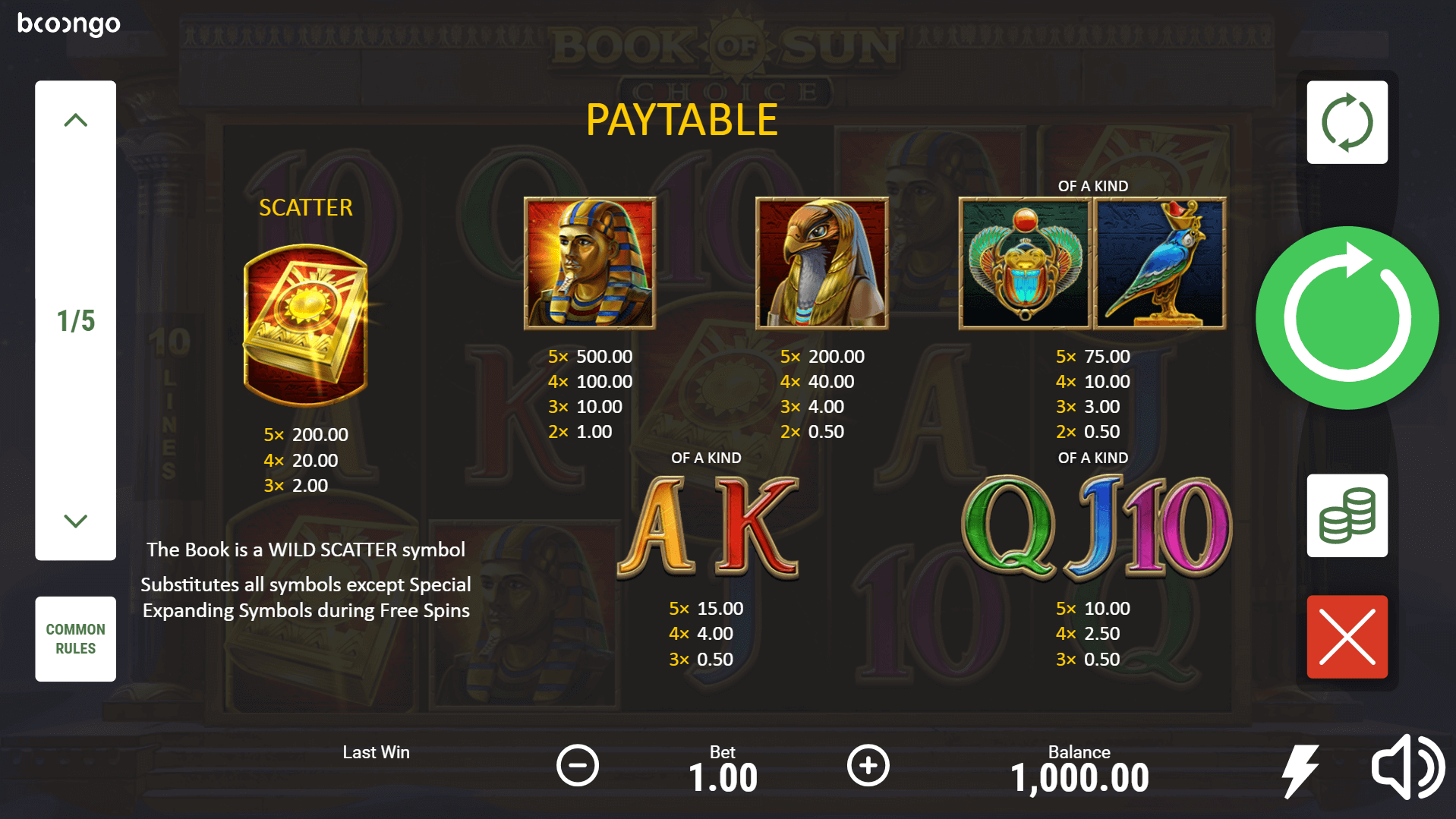The width and height of the screenshot is (1456, 819).
Task: Activate the autoplay arrows button
Action: [1347, 122]
